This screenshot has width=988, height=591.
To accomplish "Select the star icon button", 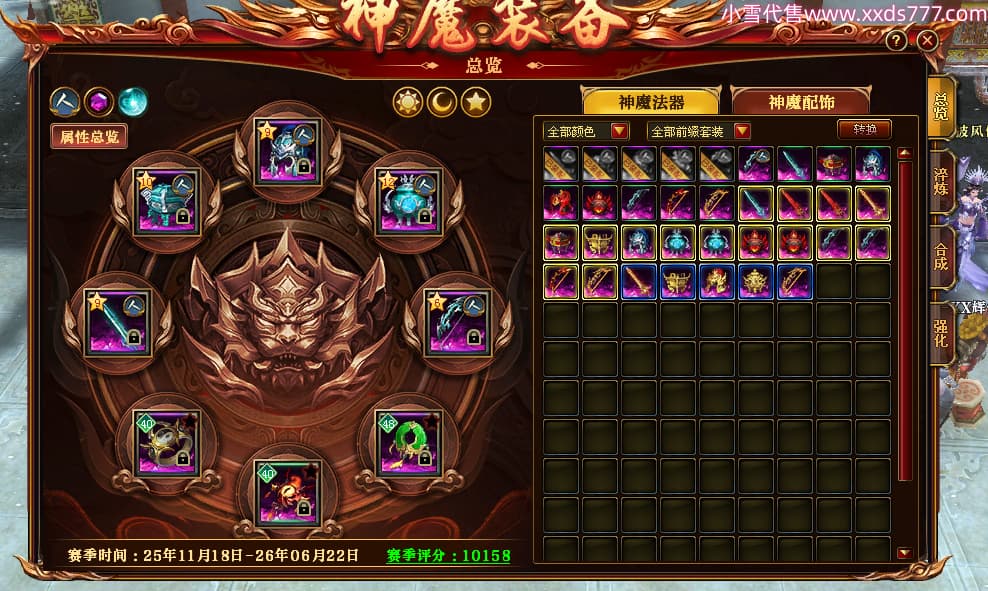I will tap(476, 101).
